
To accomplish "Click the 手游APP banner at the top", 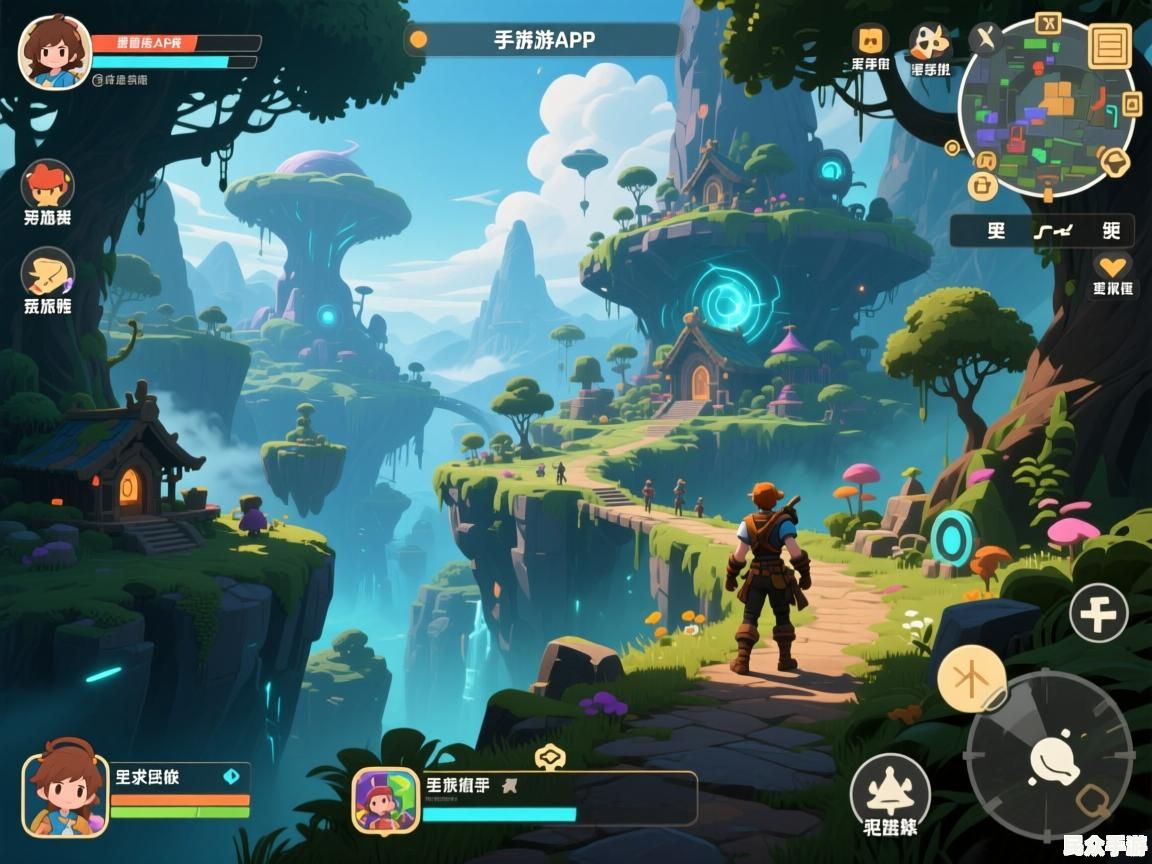I will (543, 40).
